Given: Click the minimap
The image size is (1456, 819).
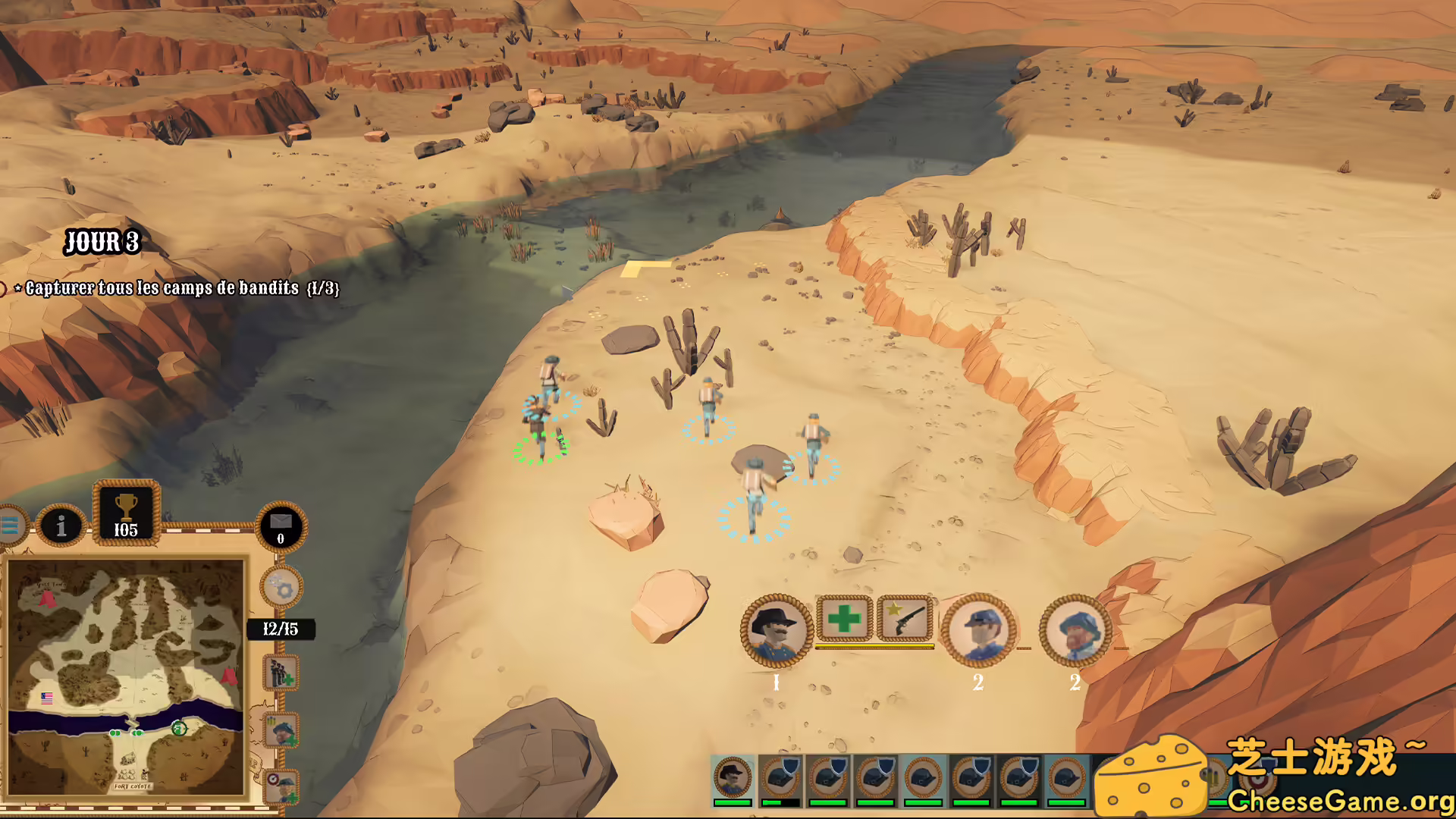Looking at the screenshot, I should tap(126, 676).
